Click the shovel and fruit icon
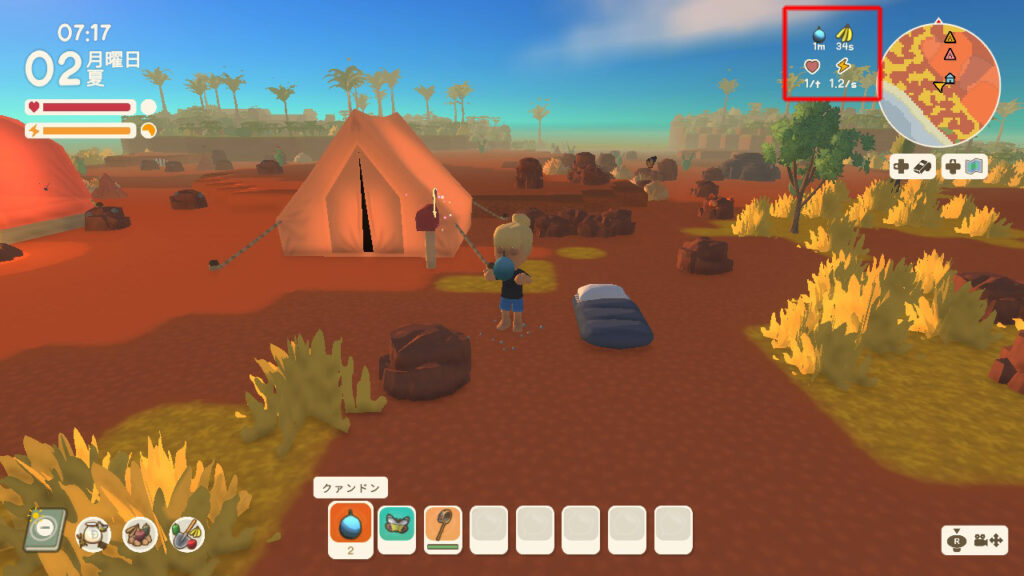This screenshot has width=1024, height=576. 186,535
